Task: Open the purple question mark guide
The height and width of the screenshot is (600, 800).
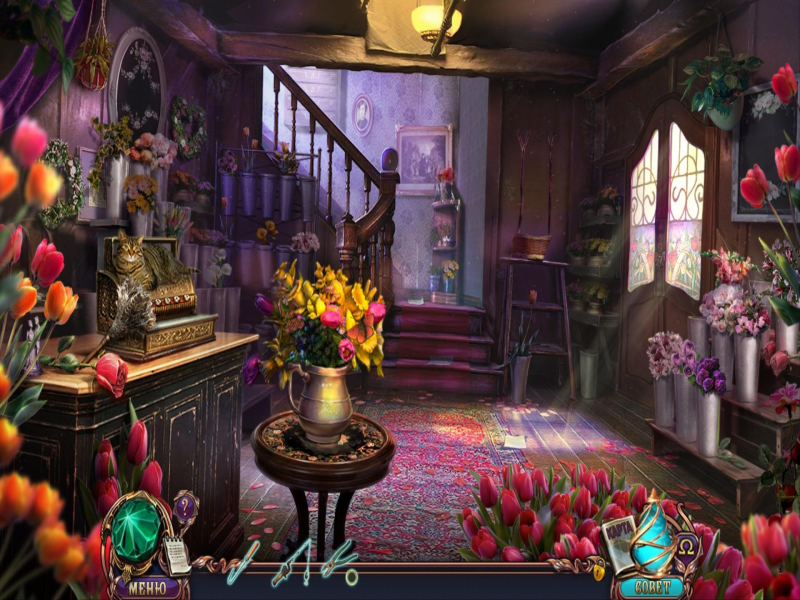Action: (x=184, y=505)
